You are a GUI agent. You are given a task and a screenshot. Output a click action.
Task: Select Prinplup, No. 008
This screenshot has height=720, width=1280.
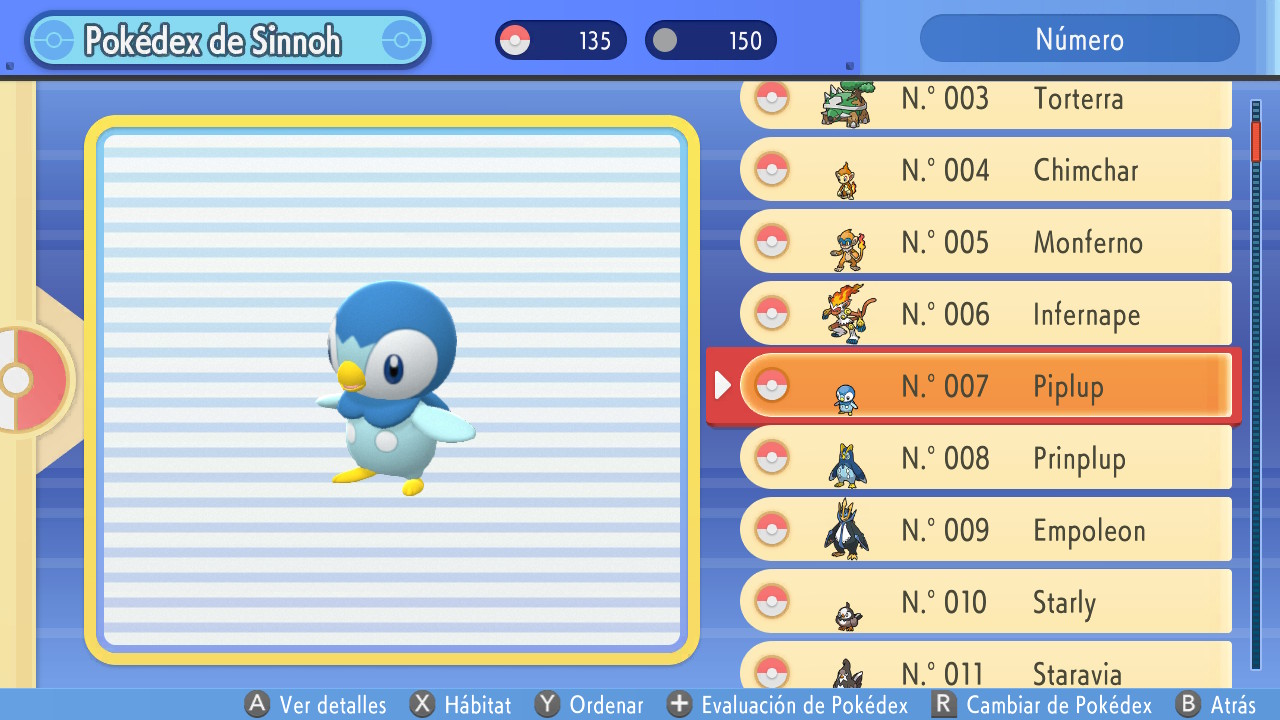[x=985, y=458]
